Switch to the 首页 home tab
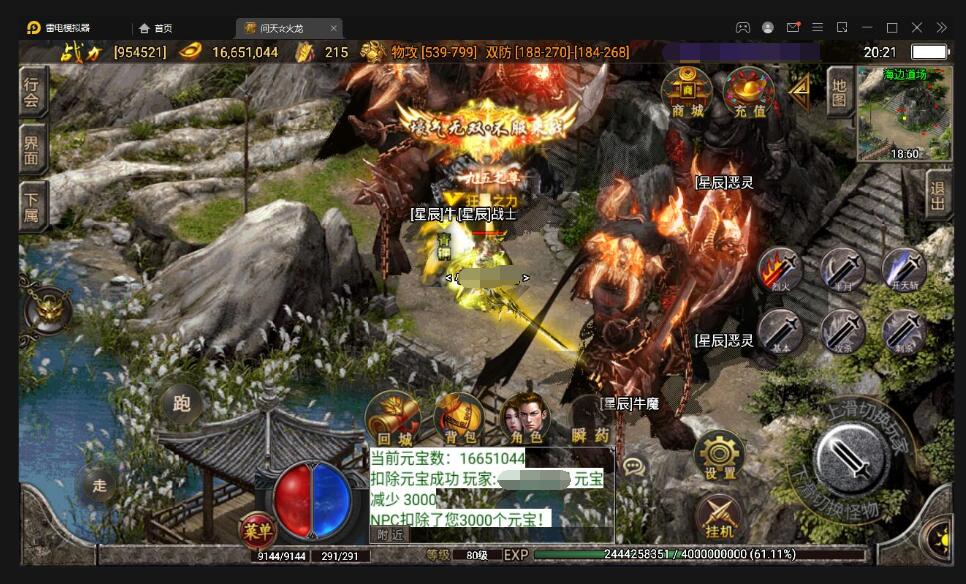966x584 pixels. pos(156,28)
